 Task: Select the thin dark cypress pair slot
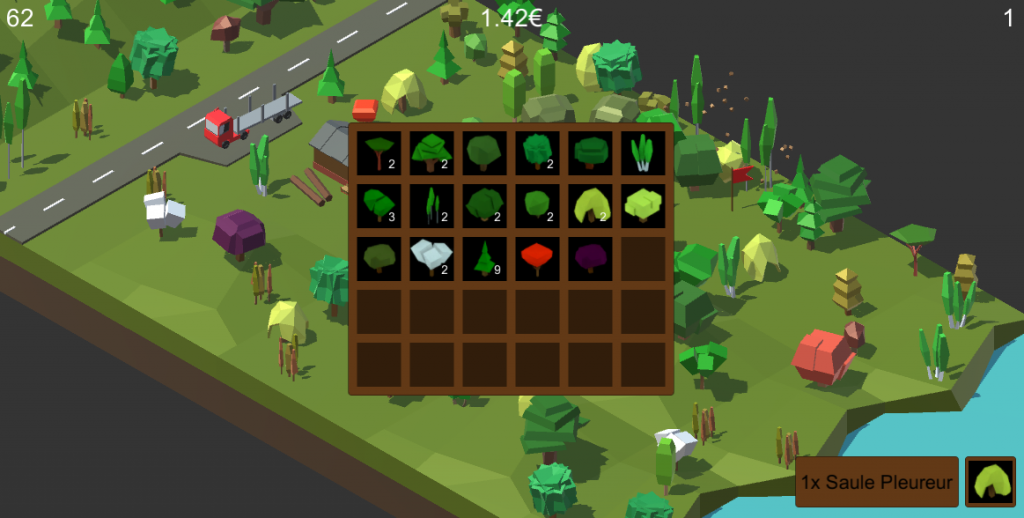click(432, 205)
